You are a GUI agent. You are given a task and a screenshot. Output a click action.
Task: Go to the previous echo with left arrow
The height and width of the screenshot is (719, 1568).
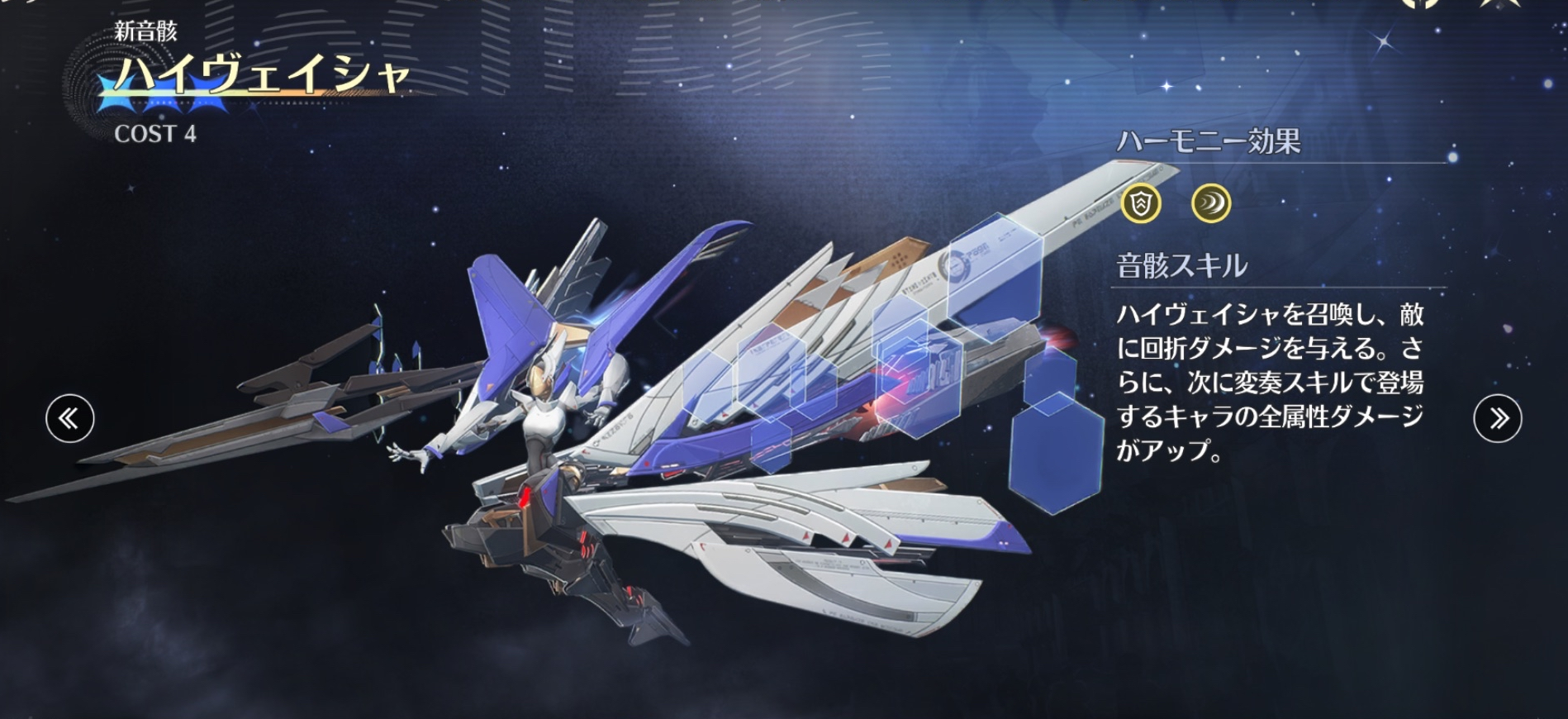tap(69, 418)
